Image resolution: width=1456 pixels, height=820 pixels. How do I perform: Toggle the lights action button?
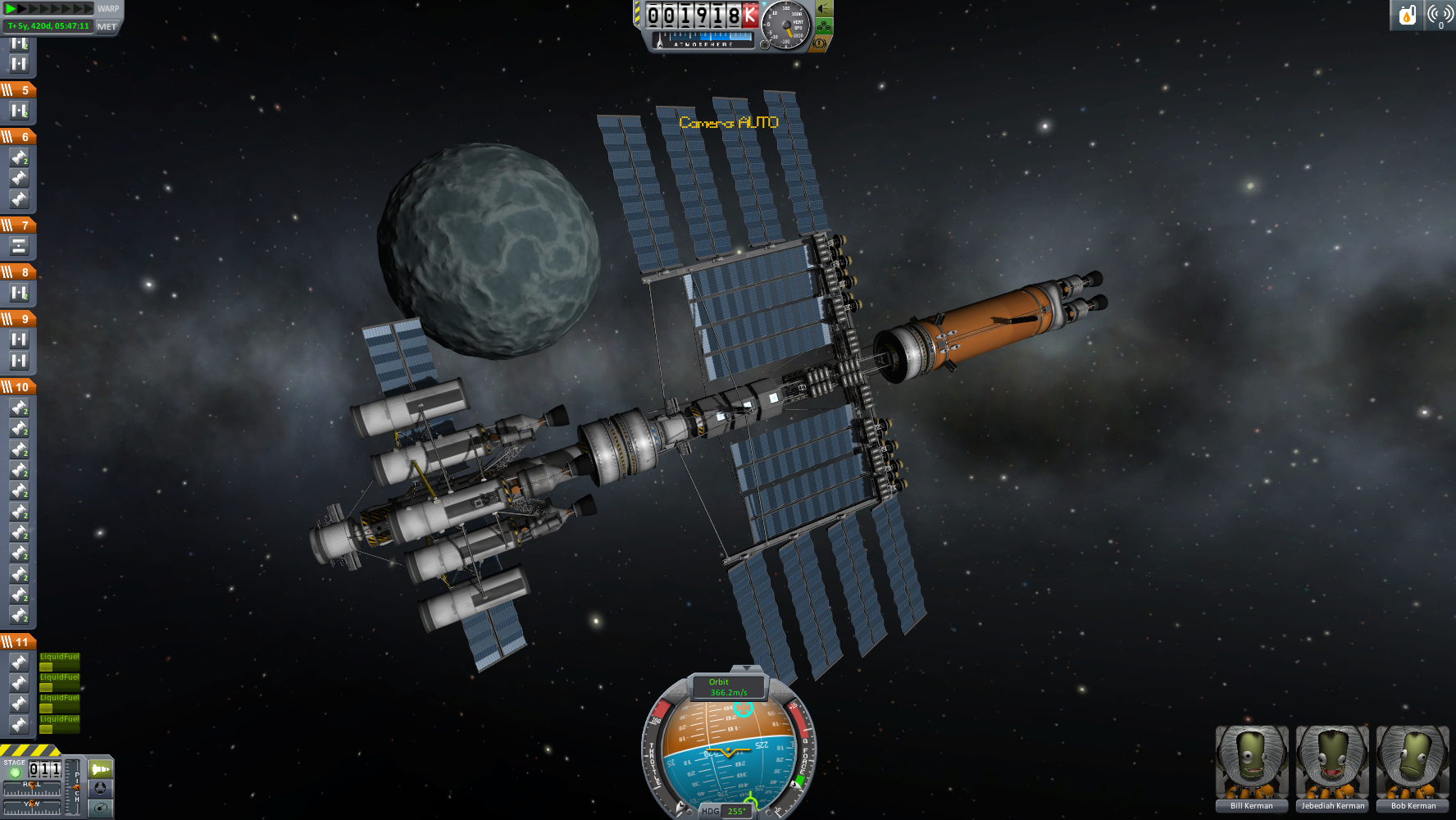(x=824, y=9)
